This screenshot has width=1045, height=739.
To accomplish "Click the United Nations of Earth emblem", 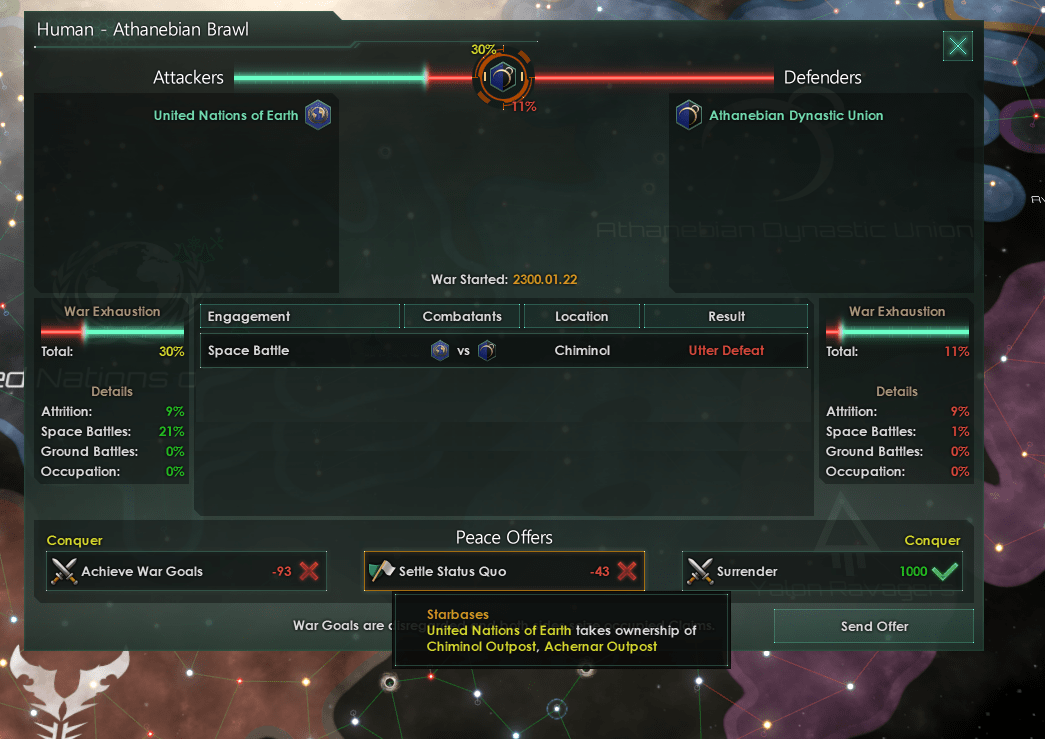I will [318, 114].
